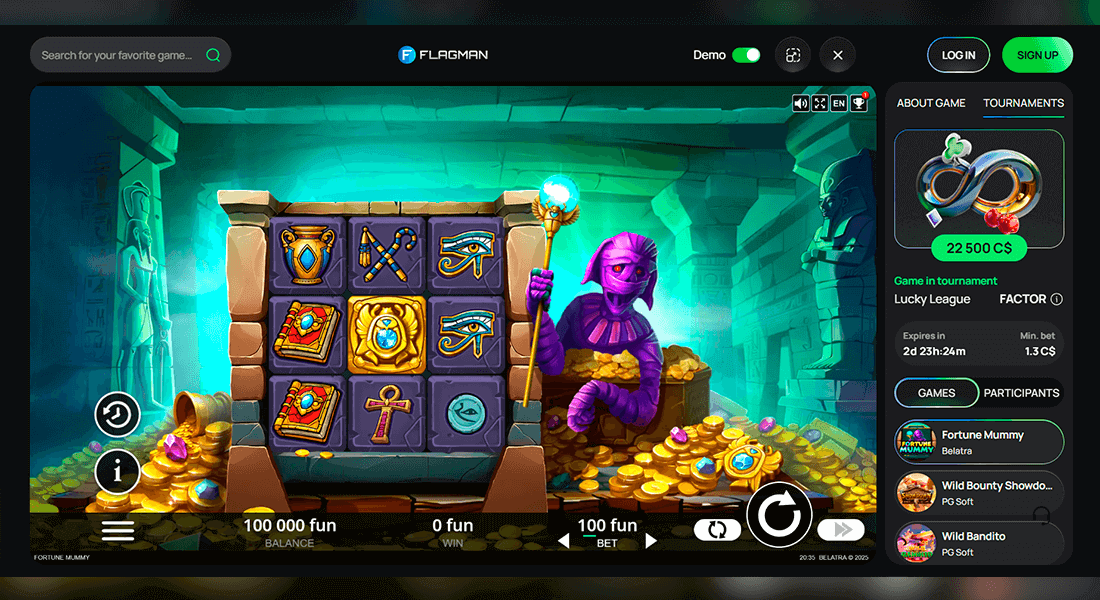The width and height of the screenshot is (1100, 600).
Task: Show the tournament Participants list
Action: pos(1021,393)
